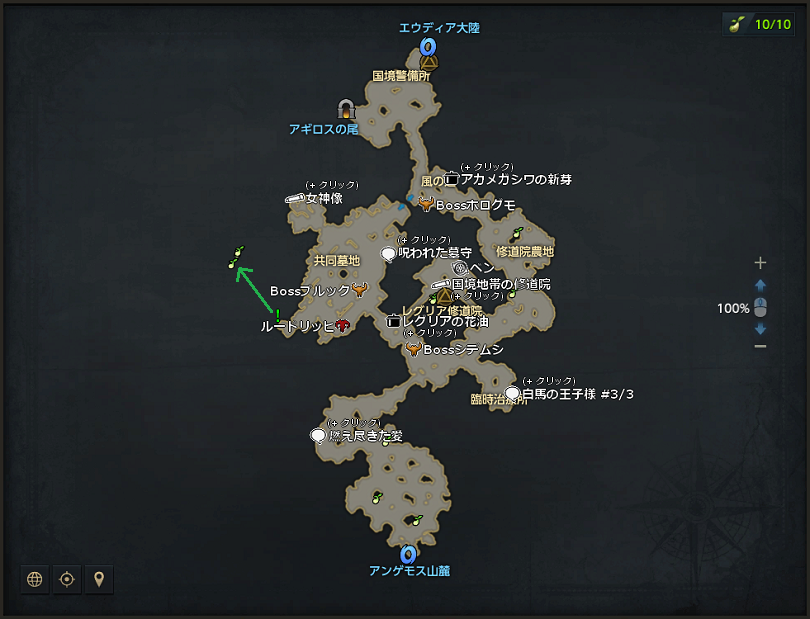Click the 白馬の王子様 #3/3 marker
Viewport: 810px width, 619px height.
click(x=513, y=394)
